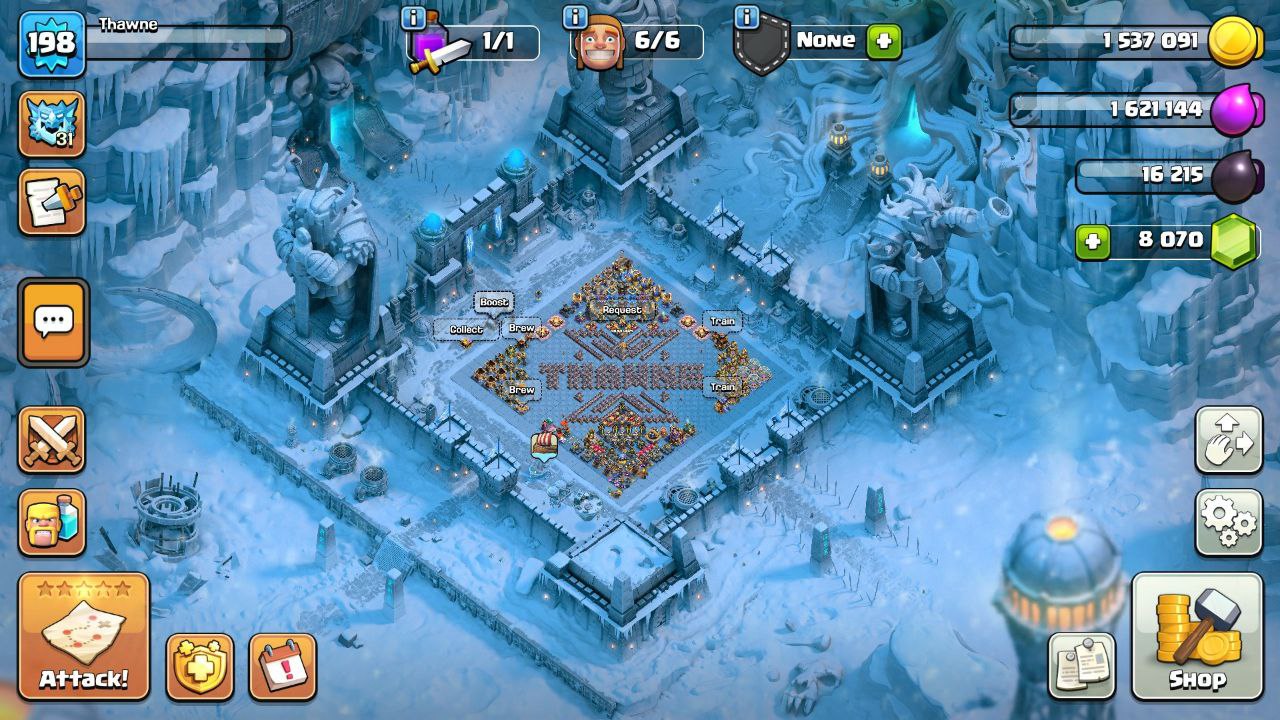Image resolution: width=1280 pixels, height=720 pixels.
Task: Add a shield with the green plus
Action: (884, 42)
